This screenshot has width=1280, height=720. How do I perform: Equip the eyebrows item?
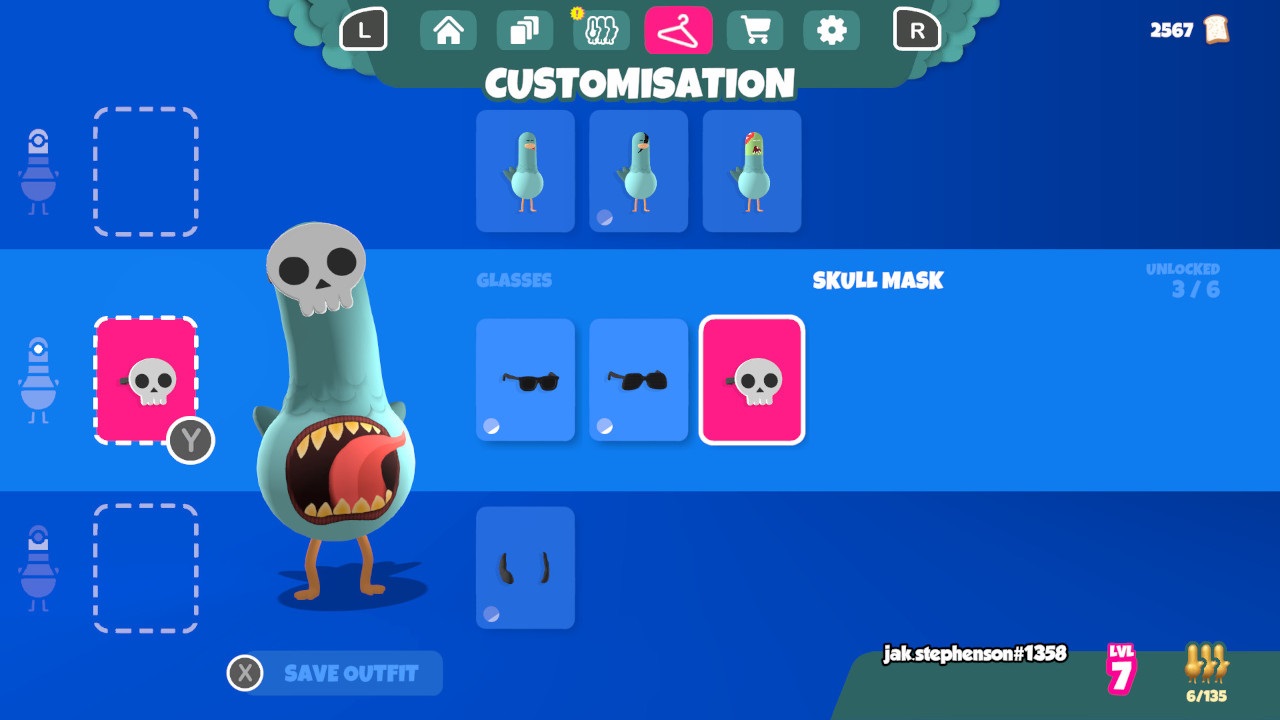(525, 565)
